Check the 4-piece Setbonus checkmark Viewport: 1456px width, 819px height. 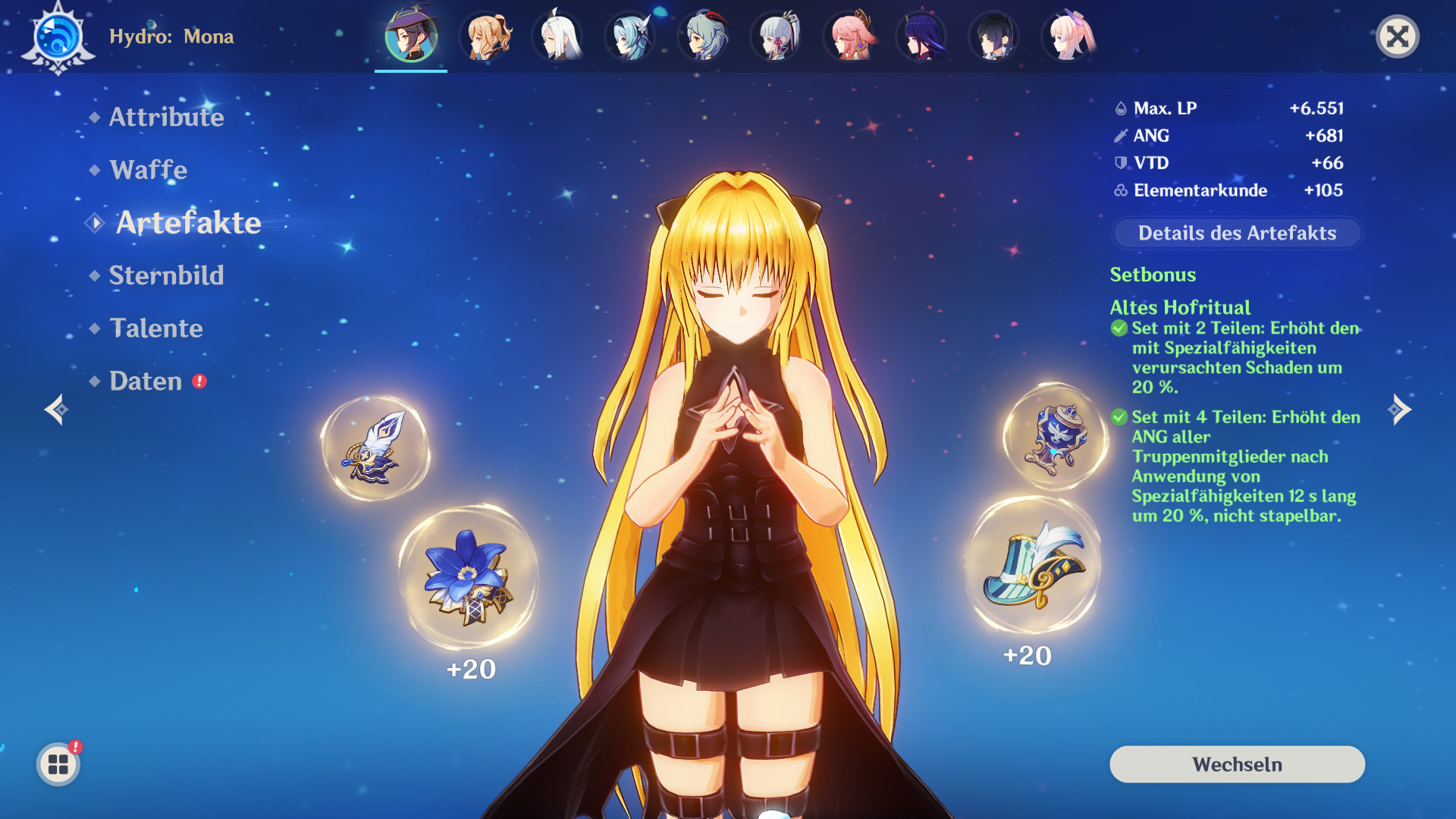tap(1118, 417)
